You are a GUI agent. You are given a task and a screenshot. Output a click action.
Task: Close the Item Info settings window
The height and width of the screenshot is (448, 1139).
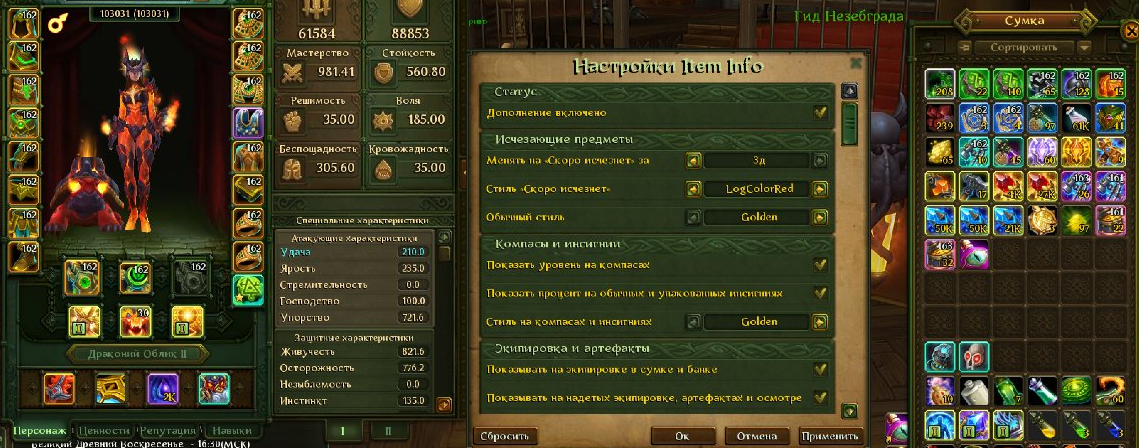[x=856, y=61]
